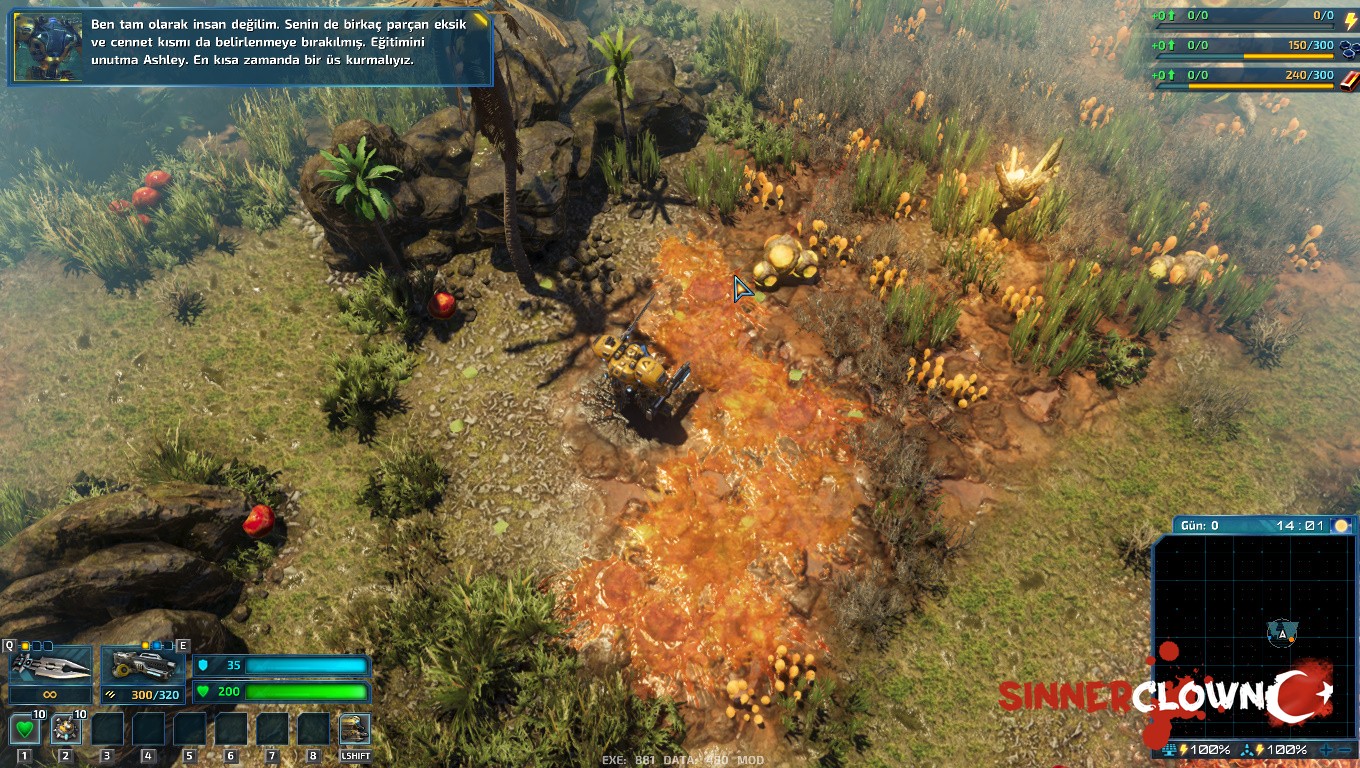This screenshot has width=1360, height=768.
Task: Click the player marker A on the minimap
Action: [x=1282, y=634]
